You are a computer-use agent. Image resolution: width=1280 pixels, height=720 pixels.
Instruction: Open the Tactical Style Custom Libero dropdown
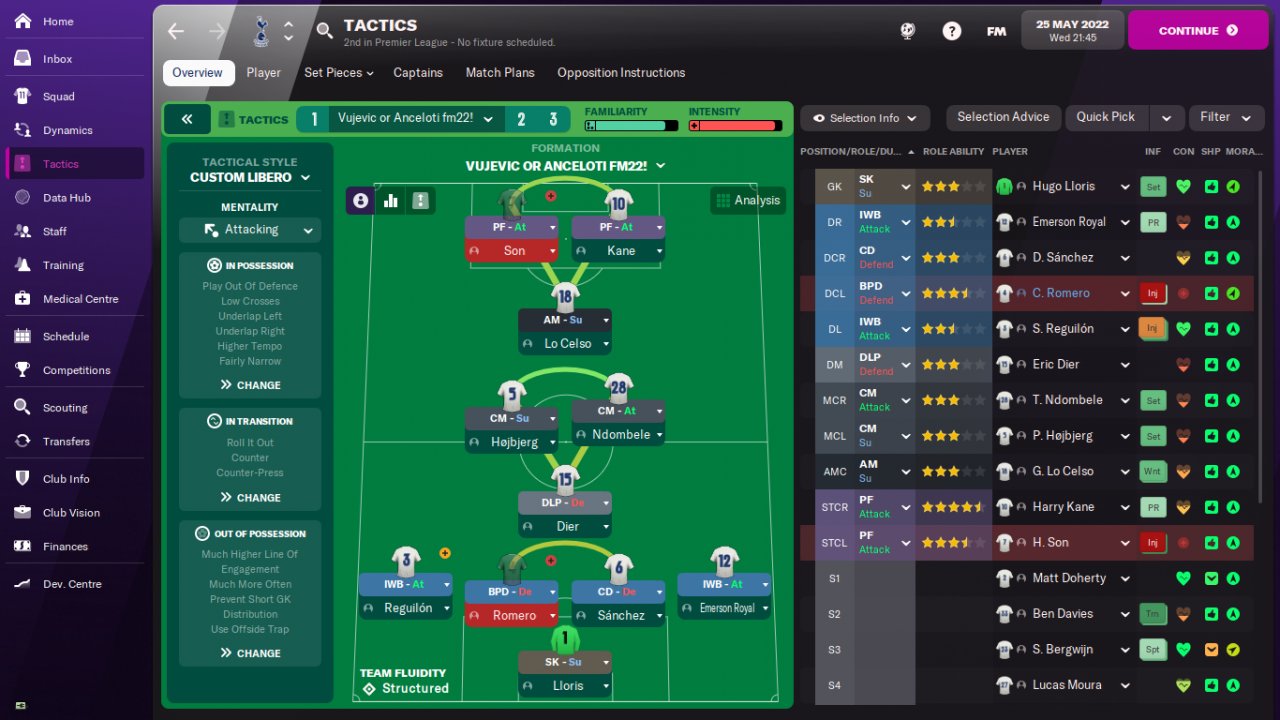250,177
